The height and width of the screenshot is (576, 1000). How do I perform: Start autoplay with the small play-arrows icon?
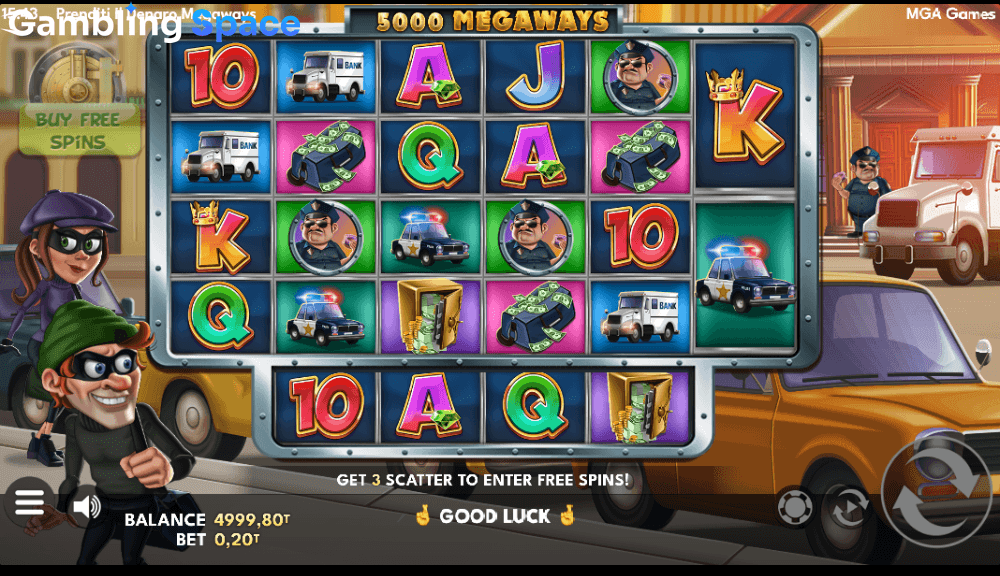[x=848, y=507]
